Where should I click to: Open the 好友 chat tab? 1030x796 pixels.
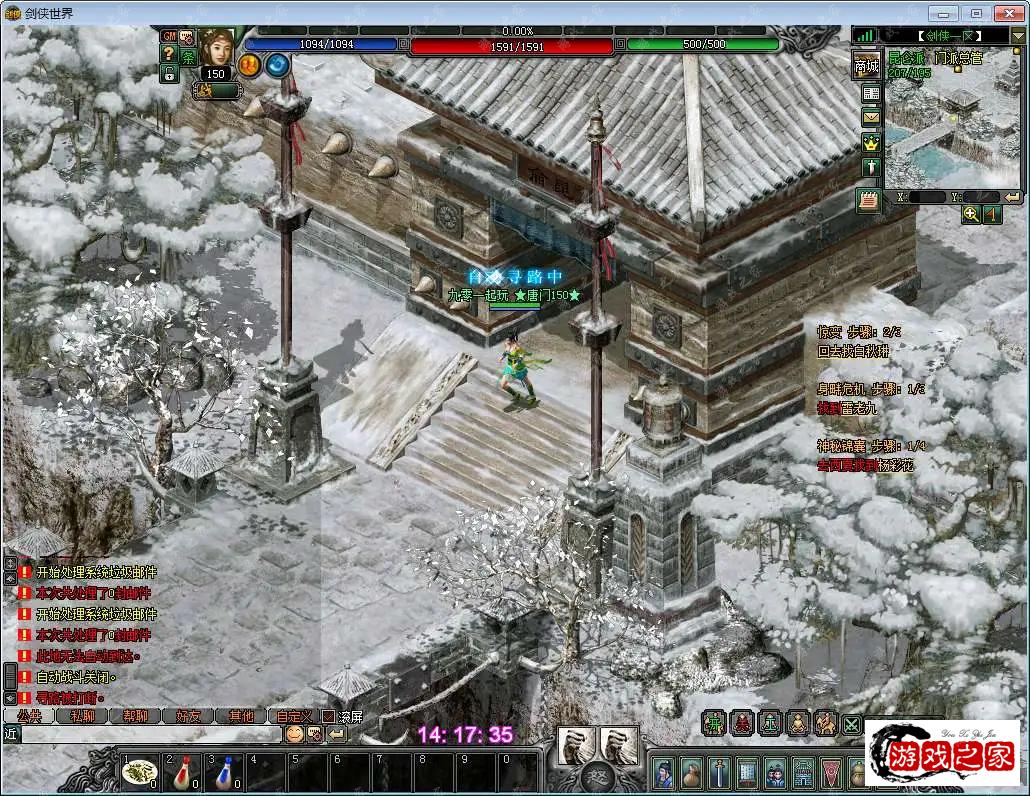pos(188,716)
